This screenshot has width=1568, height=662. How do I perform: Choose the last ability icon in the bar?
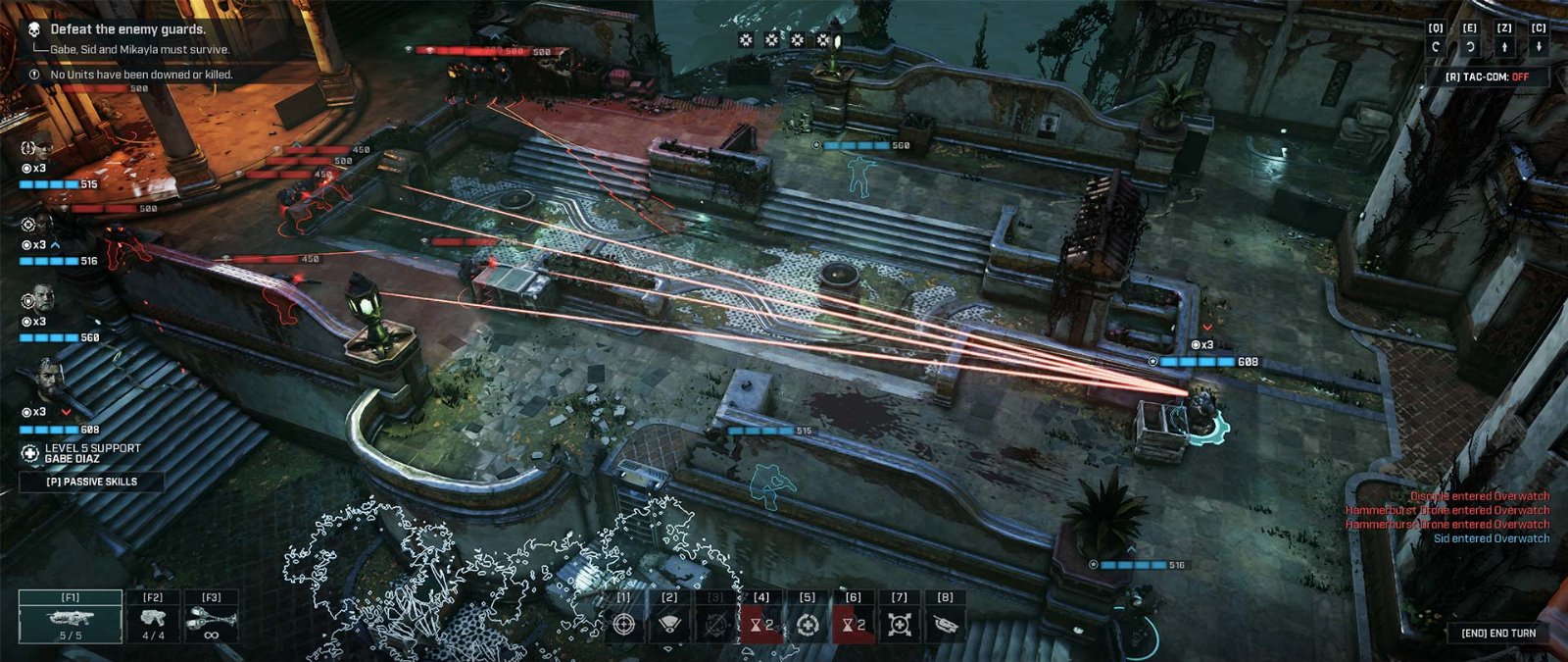click(x=946, y=624)
